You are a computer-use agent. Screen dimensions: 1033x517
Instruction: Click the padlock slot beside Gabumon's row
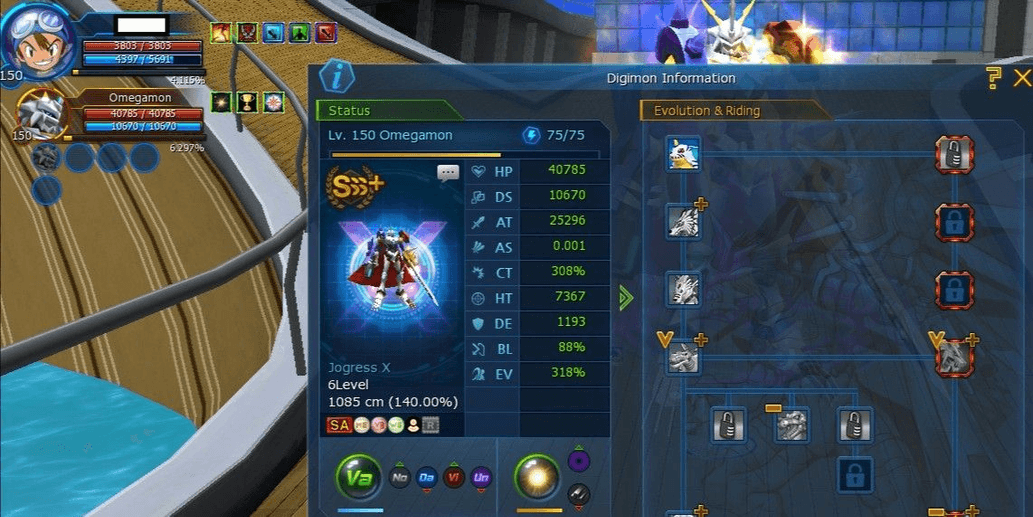[x=954, y=154]
